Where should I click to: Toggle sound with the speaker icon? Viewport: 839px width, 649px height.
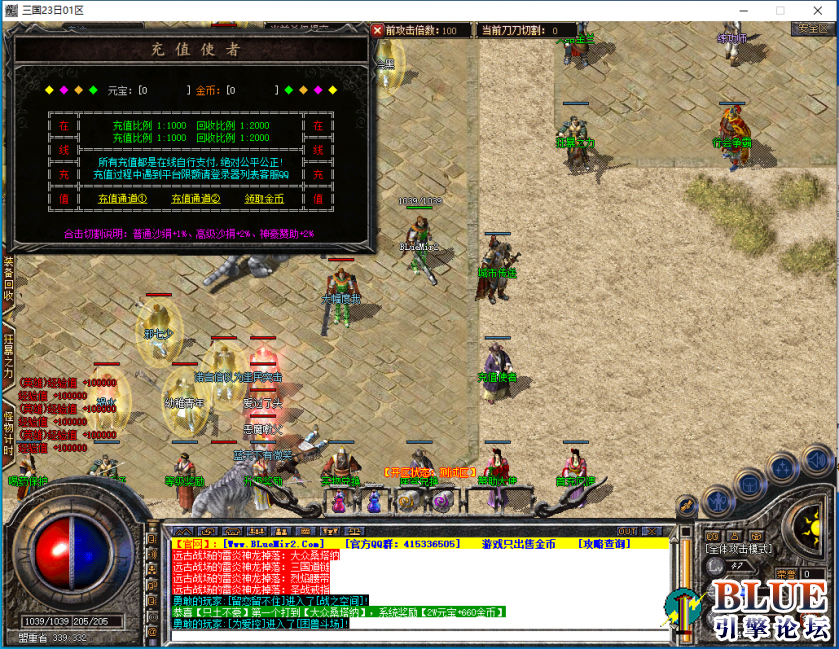[816, 459]
